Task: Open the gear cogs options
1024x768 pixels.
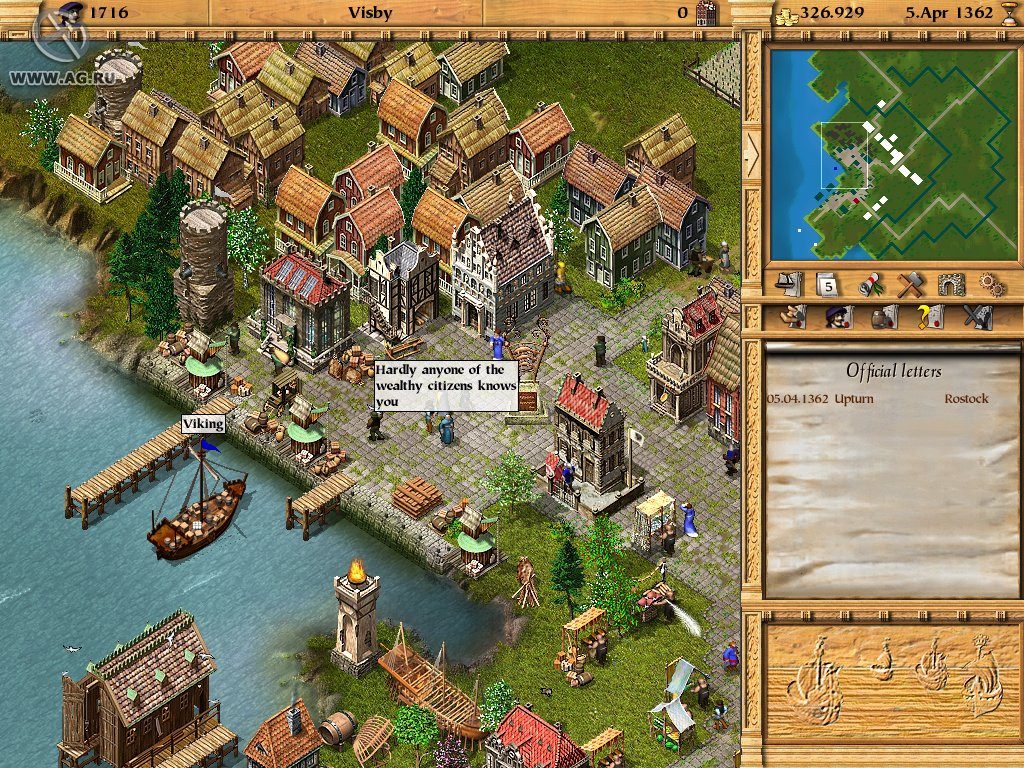Action: coord(991,285)
